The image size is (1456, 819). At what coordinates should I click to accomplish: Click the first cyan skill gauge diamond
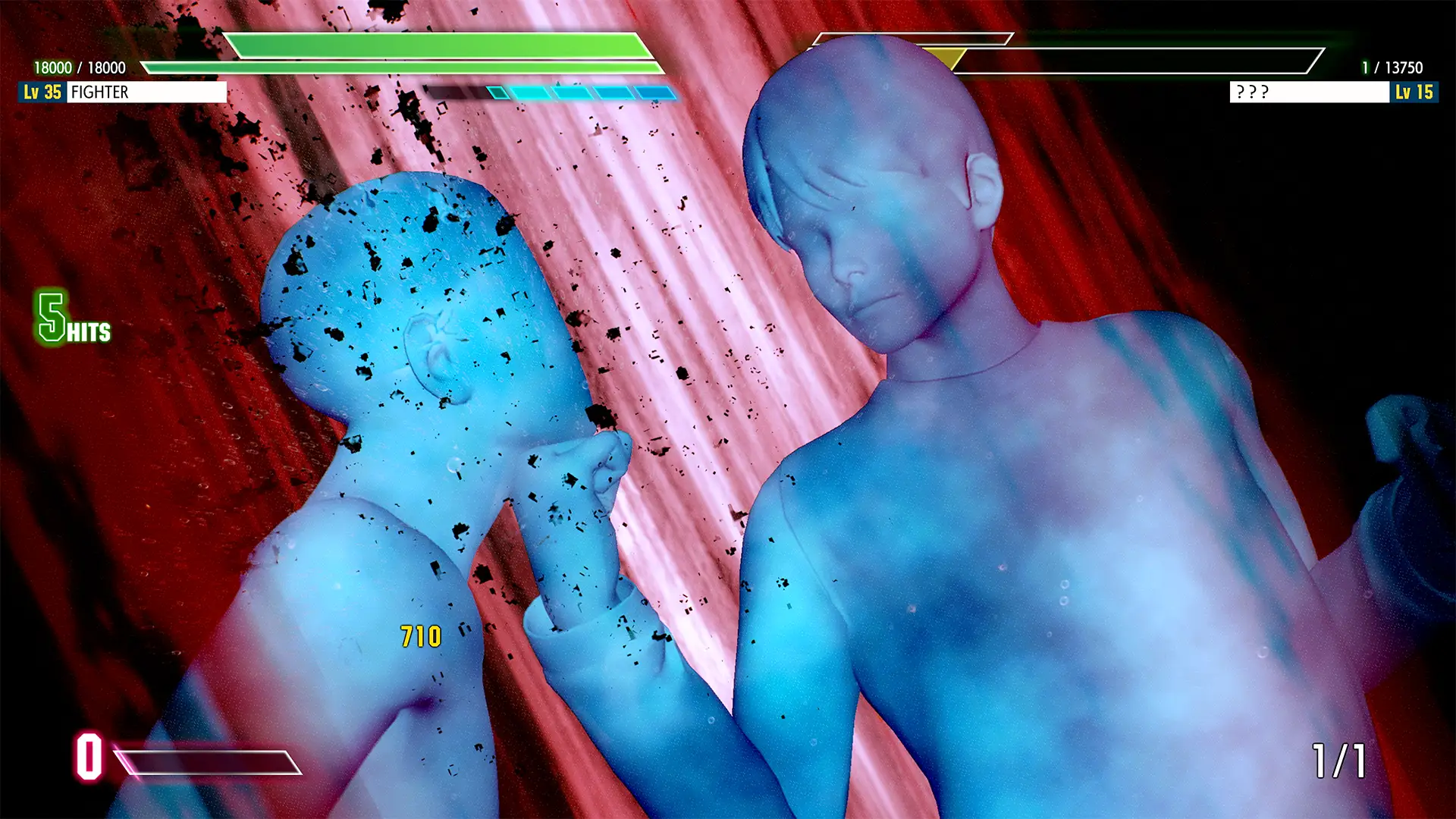498,94
